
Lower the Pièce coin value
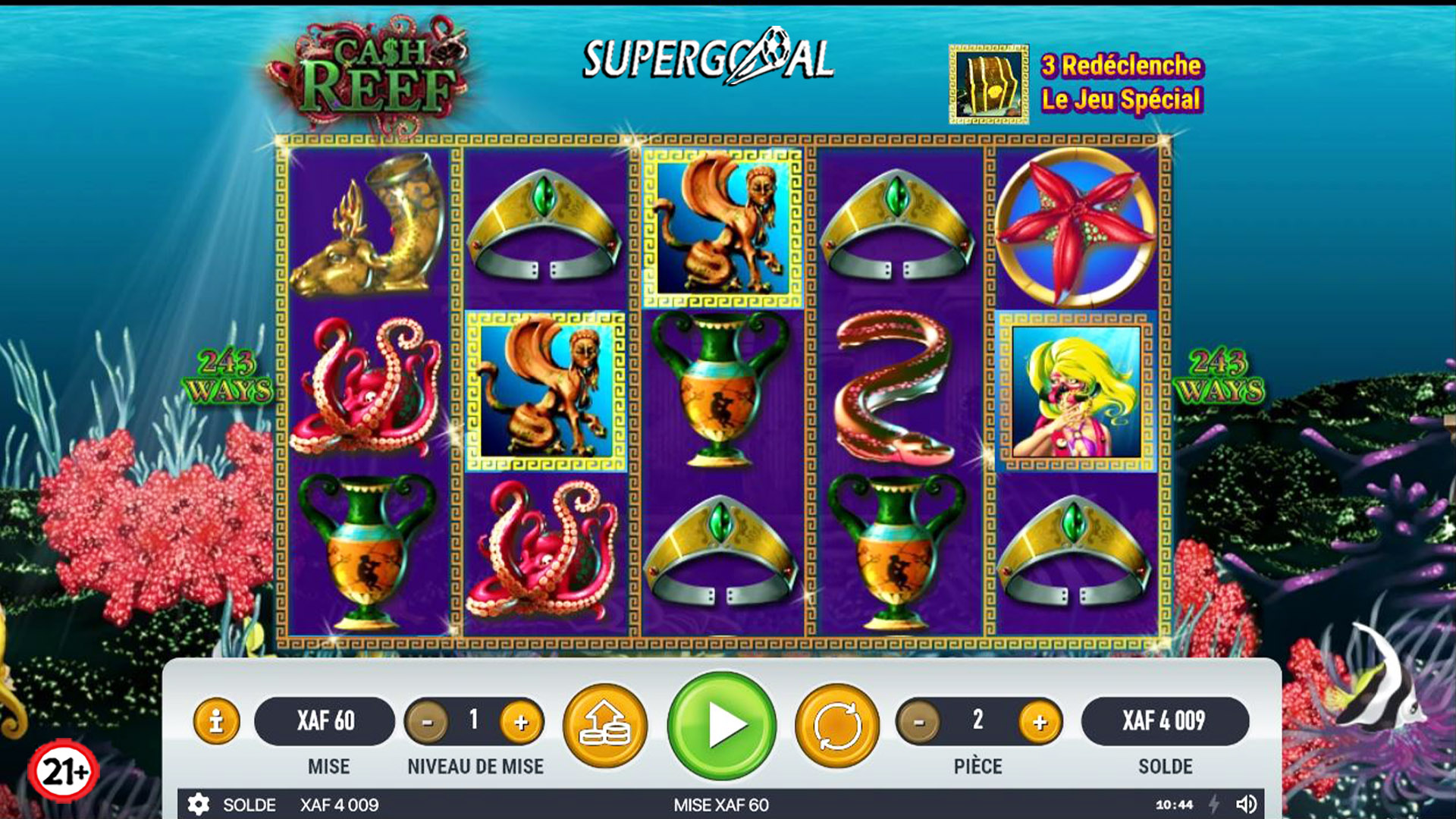click(919, 722)
